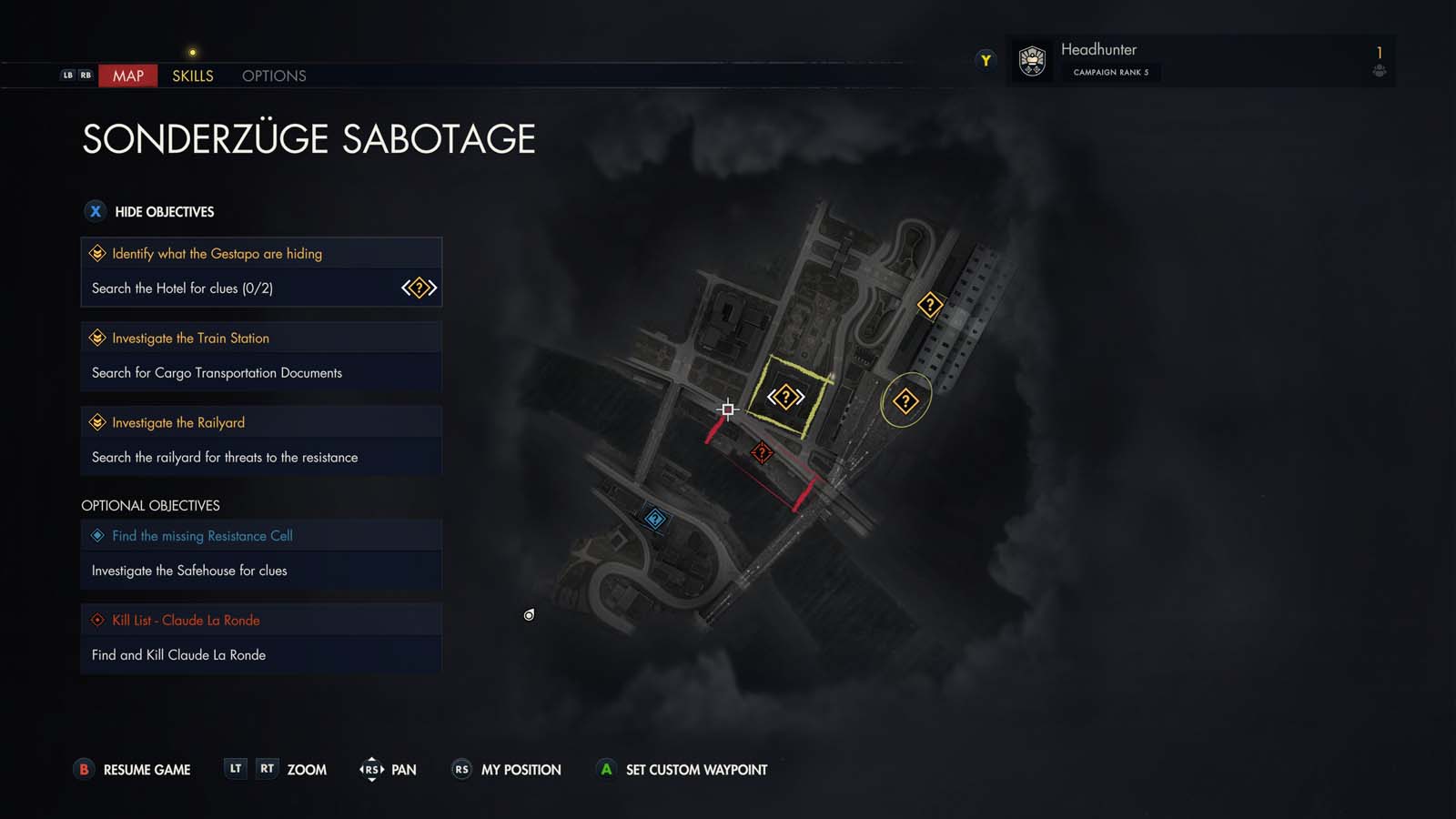Select the Find the missing Resistance Cell objective
The height and width of the screenshot is (819, 1456).
tap(201, 535)
